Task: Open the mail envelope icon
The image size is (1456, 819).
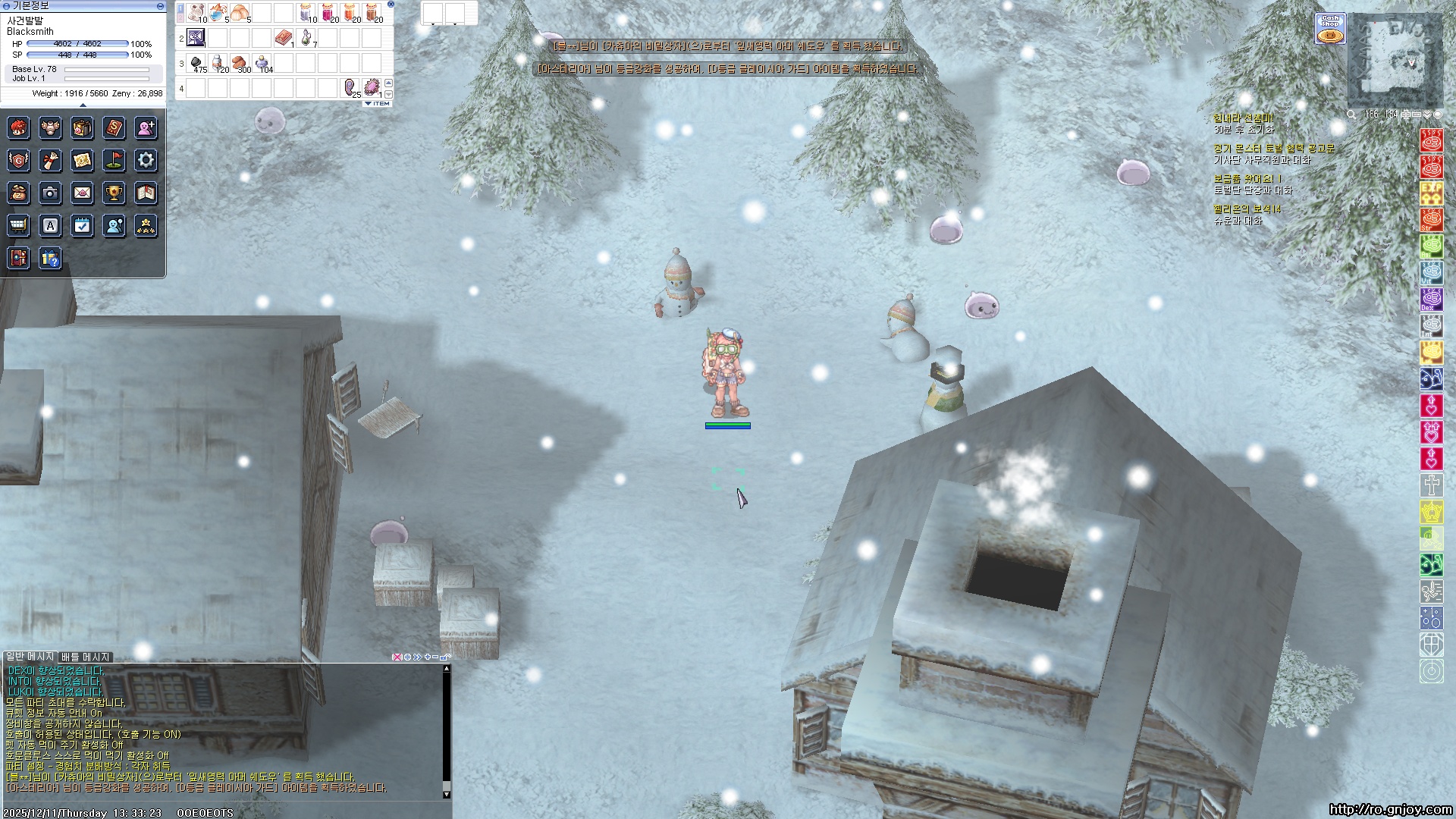Action: tap(82, 193)
